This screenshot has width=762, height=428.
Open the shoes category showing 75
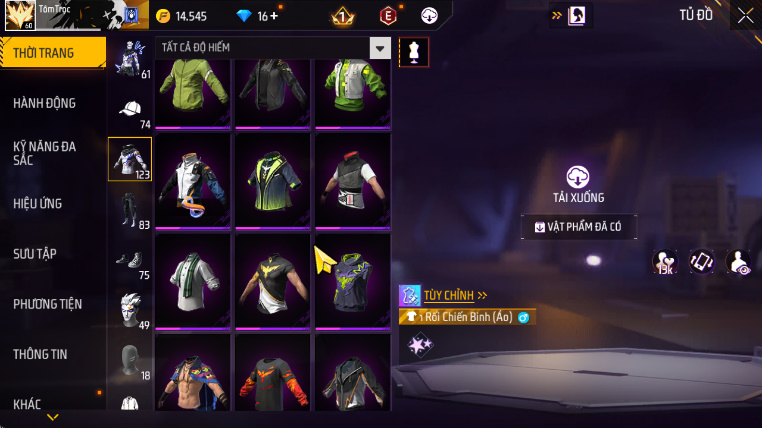tap(130, 260)
